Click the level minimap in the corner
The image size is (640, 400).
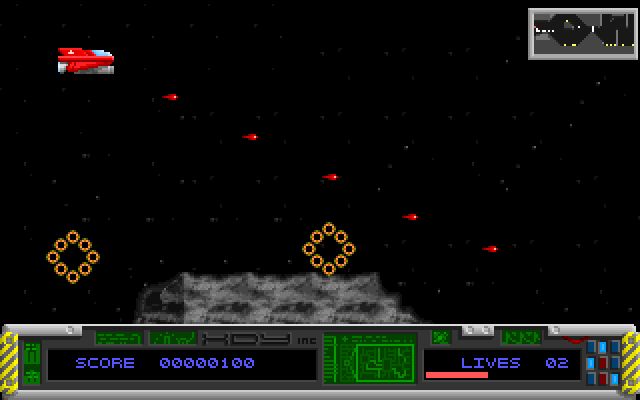[582, 33]
